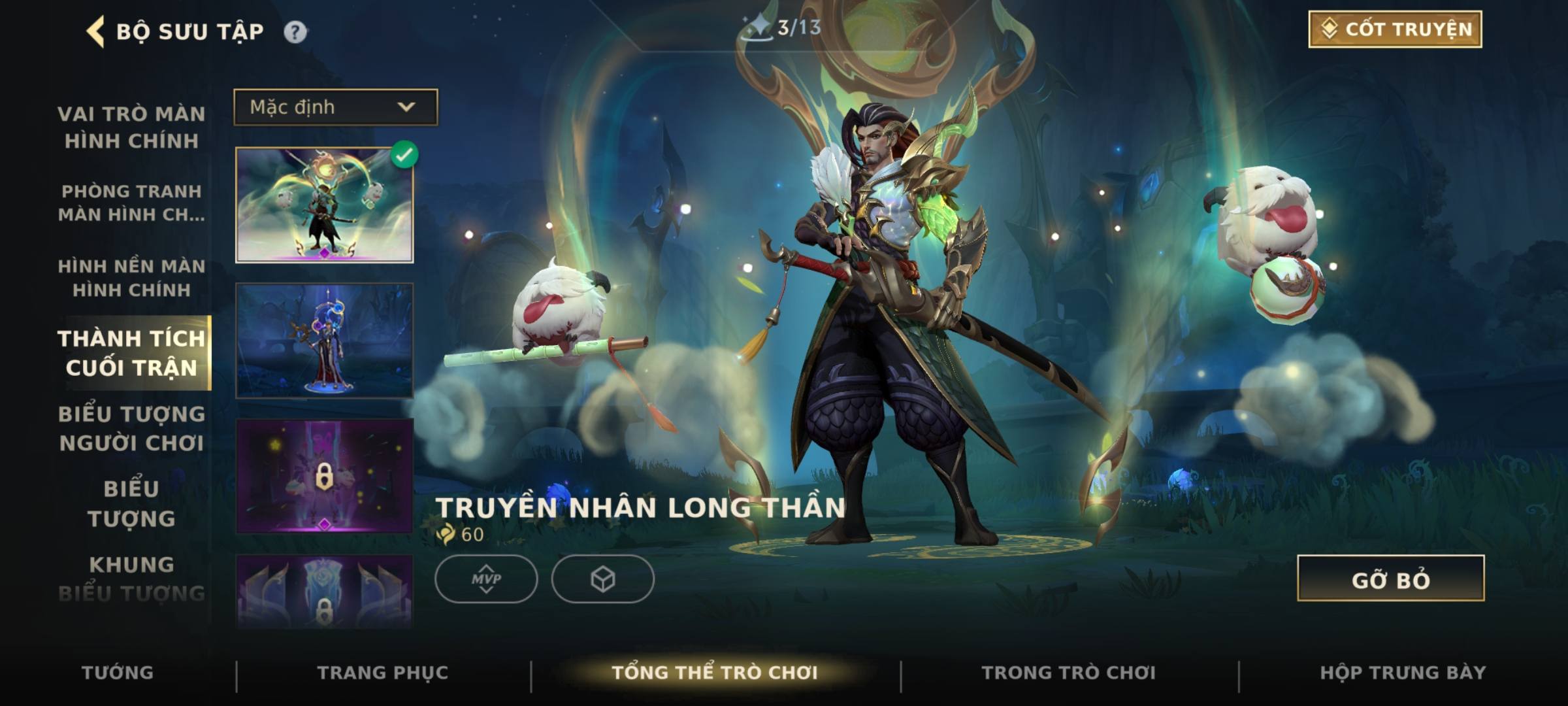
Task: Select the equipped green dragon thumbnail
Action: click(324, 205)
